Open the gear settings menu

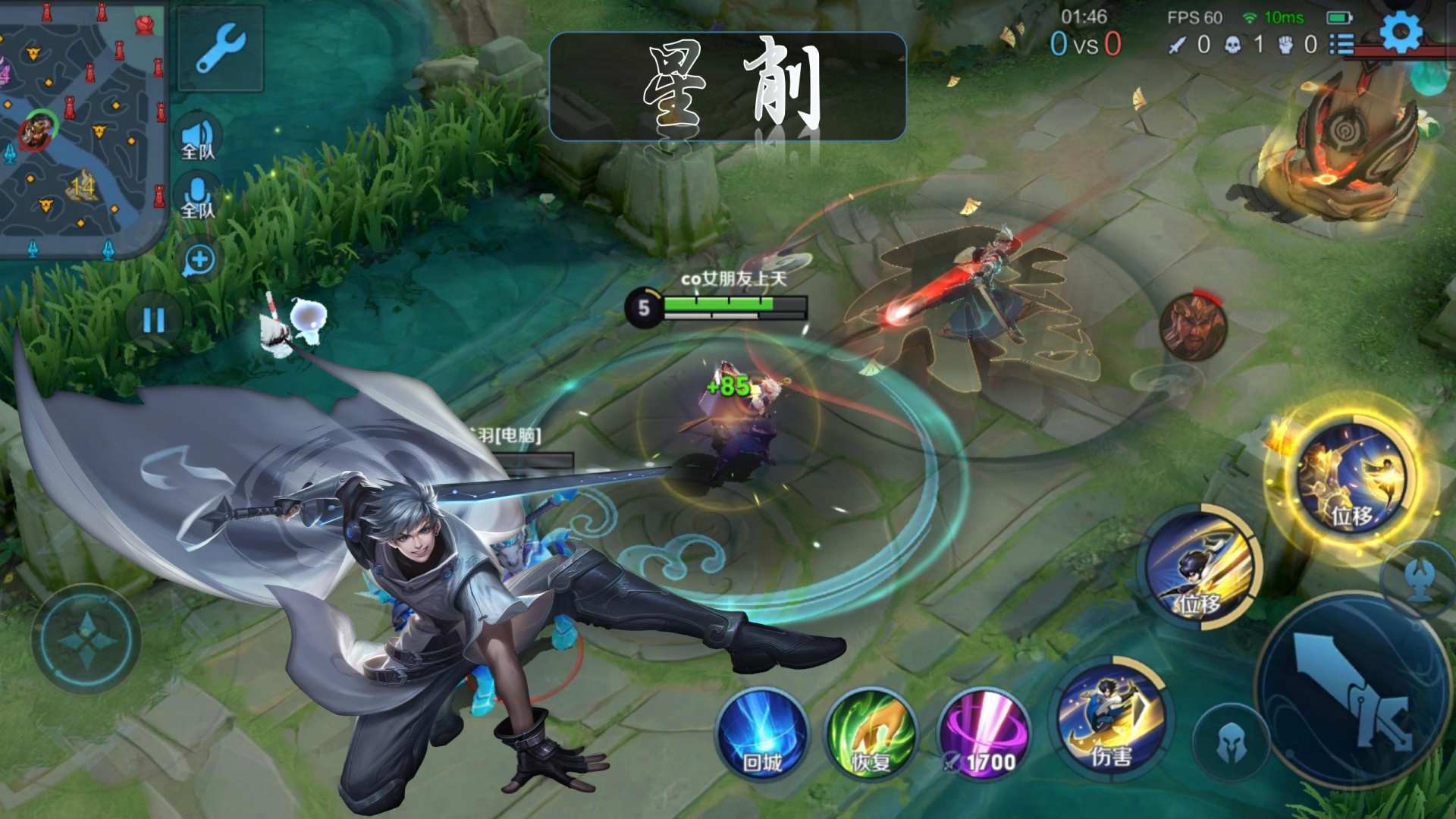(1400, 34)
